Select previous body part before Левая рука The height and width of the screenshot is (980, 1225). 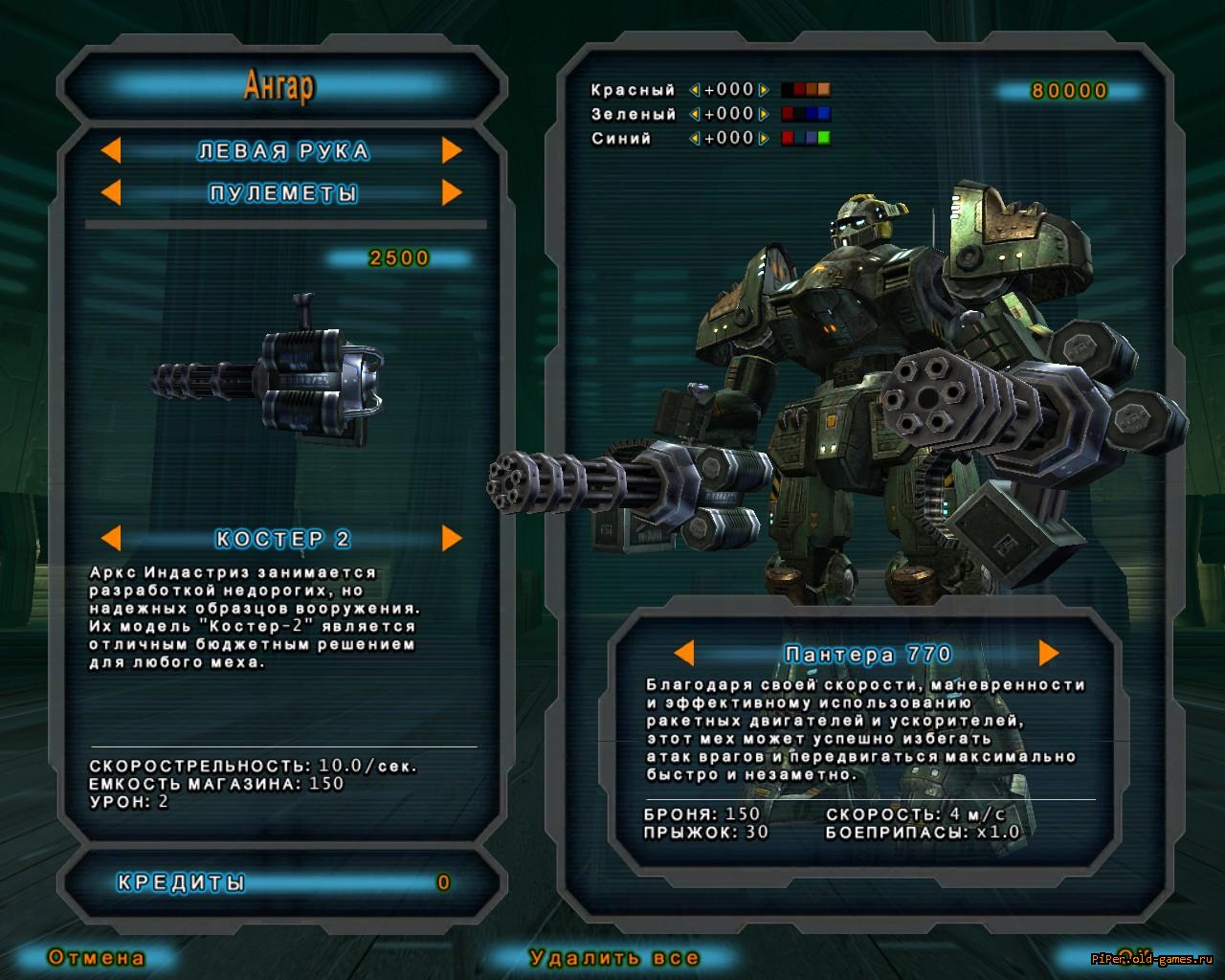[x=111, y=151]
